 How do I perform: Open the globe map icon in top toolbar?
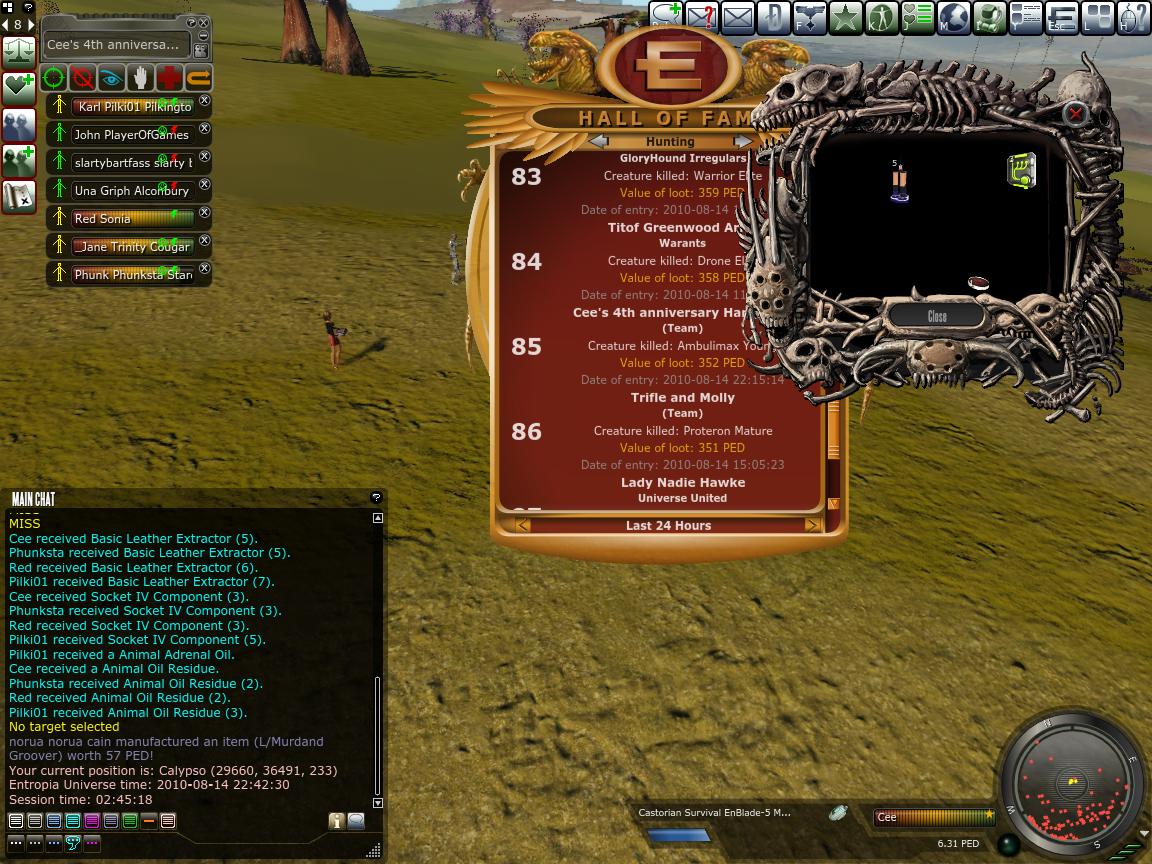coord(953,18)
